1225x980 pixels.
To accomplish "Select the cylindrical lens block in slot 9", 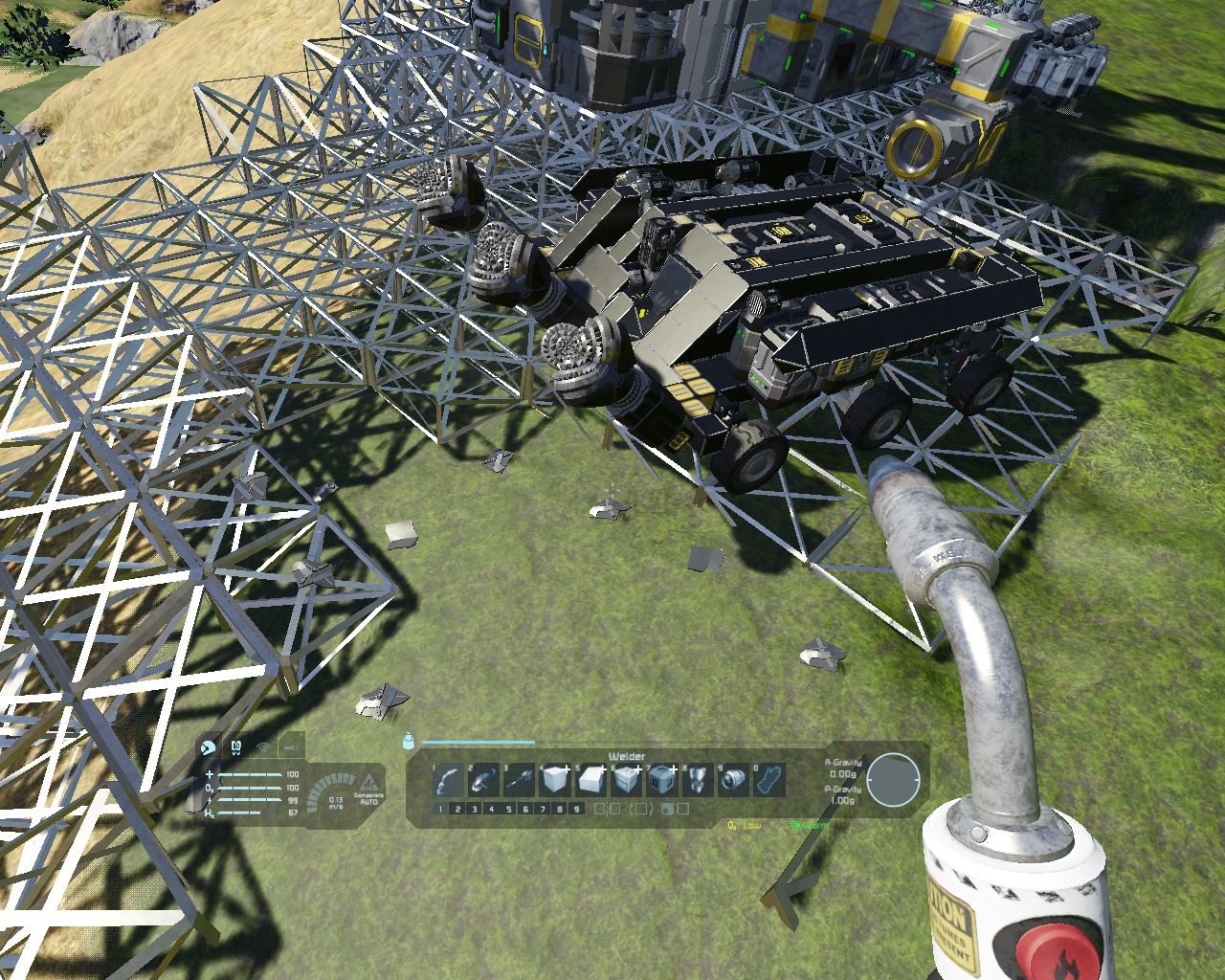I will tap(734, 781).
